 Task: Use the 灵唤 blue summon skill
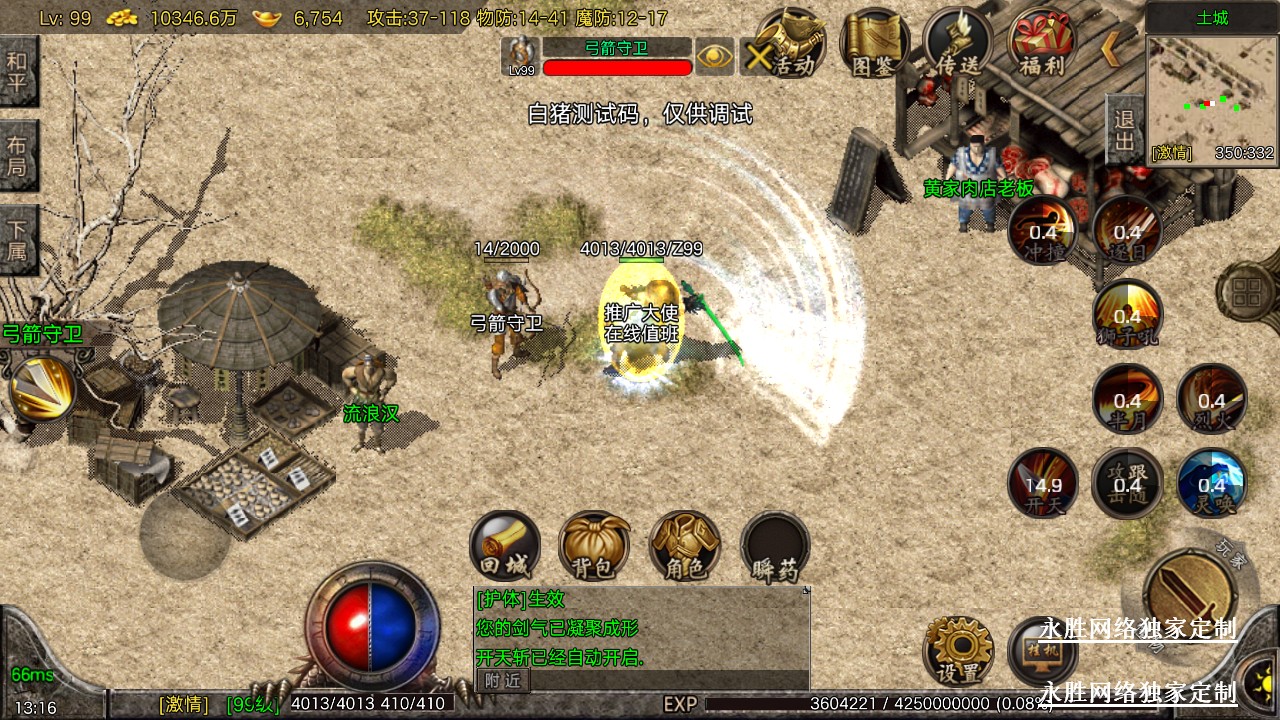[x=1211, y=483]
